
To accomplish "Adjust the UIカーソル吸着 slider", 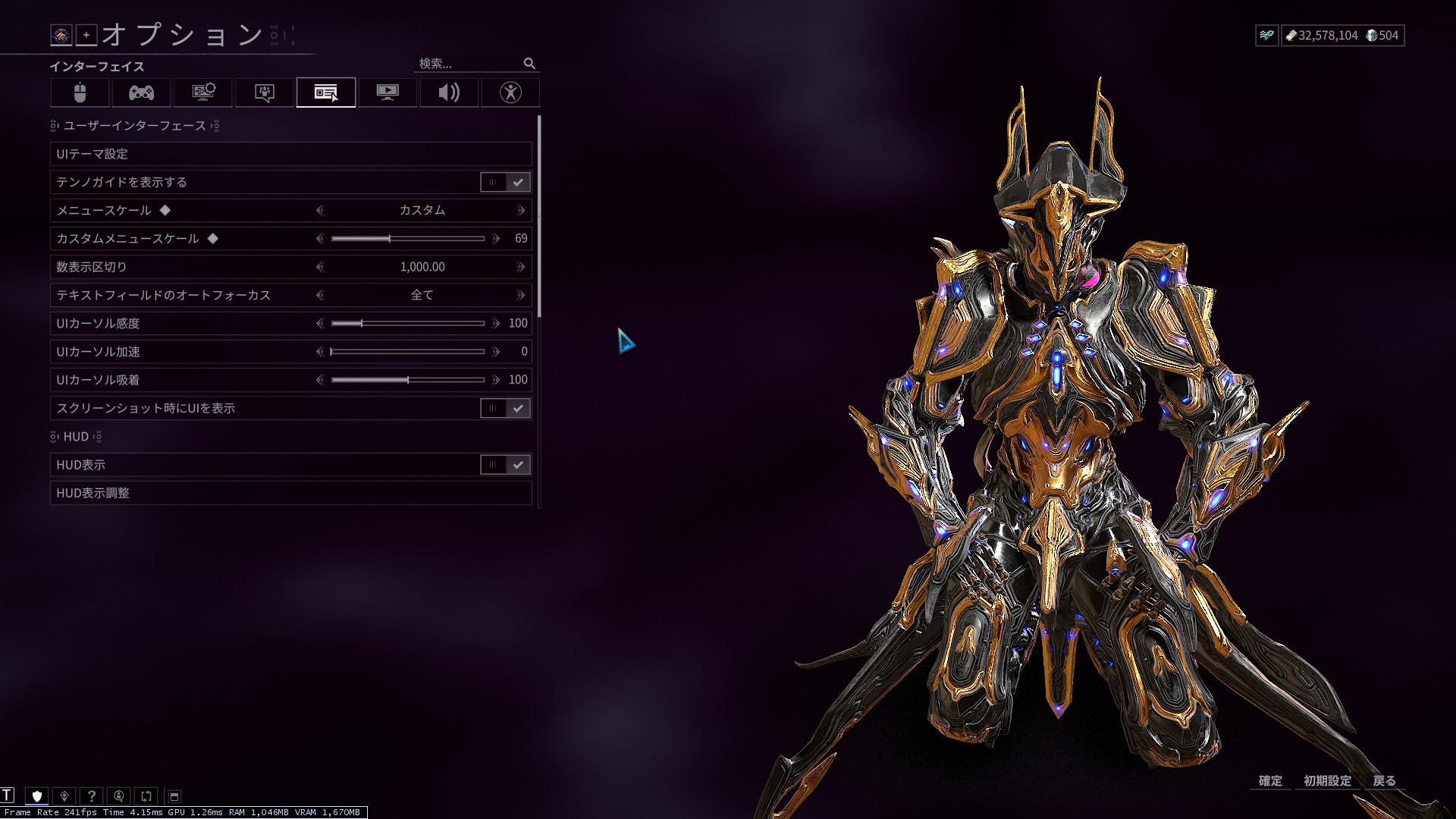I will [407, 380].
